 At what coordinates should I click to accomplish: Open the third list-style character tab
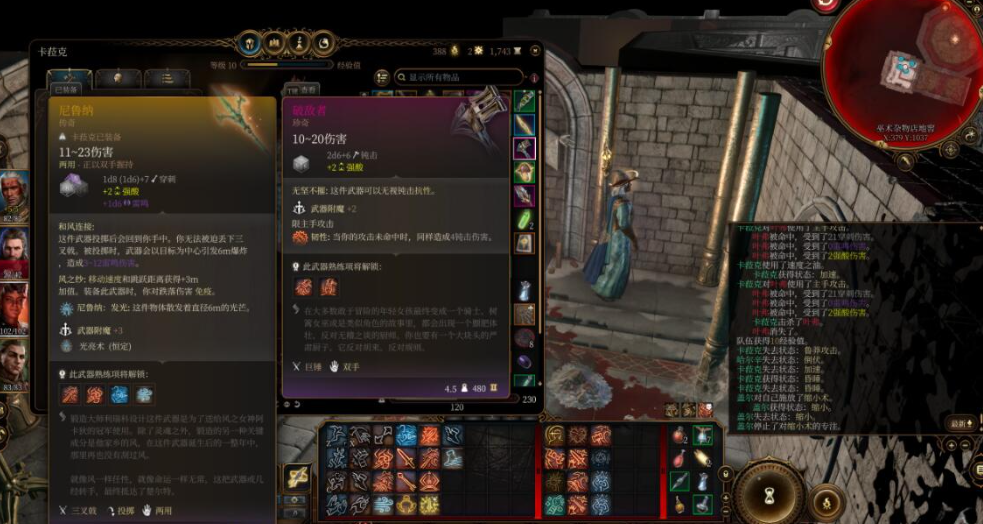(166, 78)
